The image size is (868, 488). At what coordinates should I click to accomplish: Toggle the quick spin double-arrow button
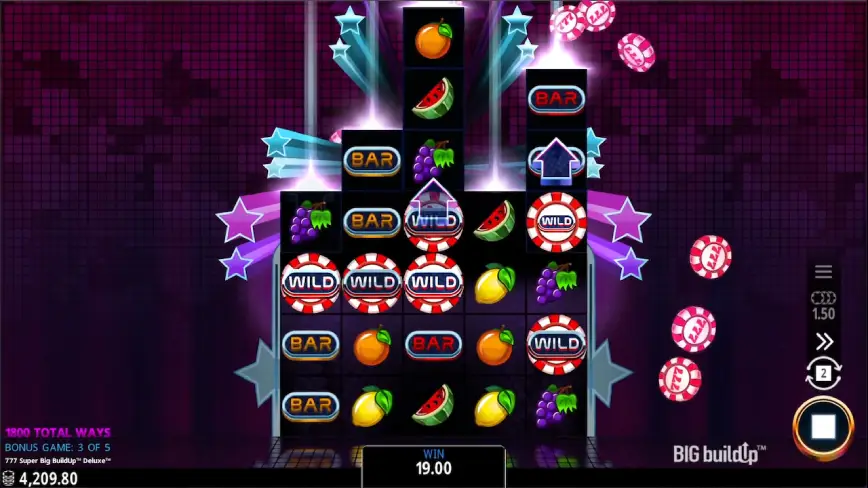point(823,342)
